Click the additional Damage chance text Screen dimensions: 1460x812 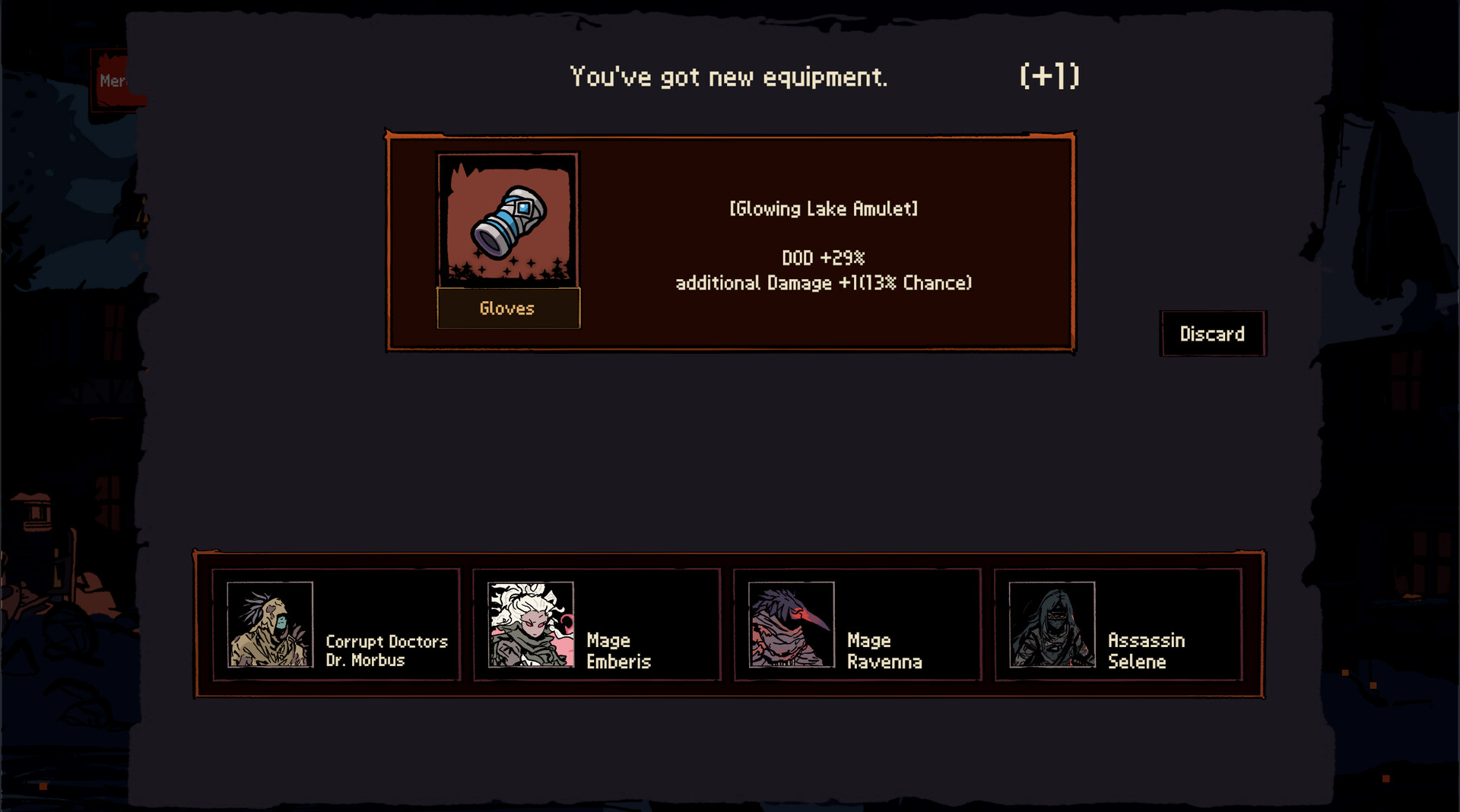click(824, 283)
